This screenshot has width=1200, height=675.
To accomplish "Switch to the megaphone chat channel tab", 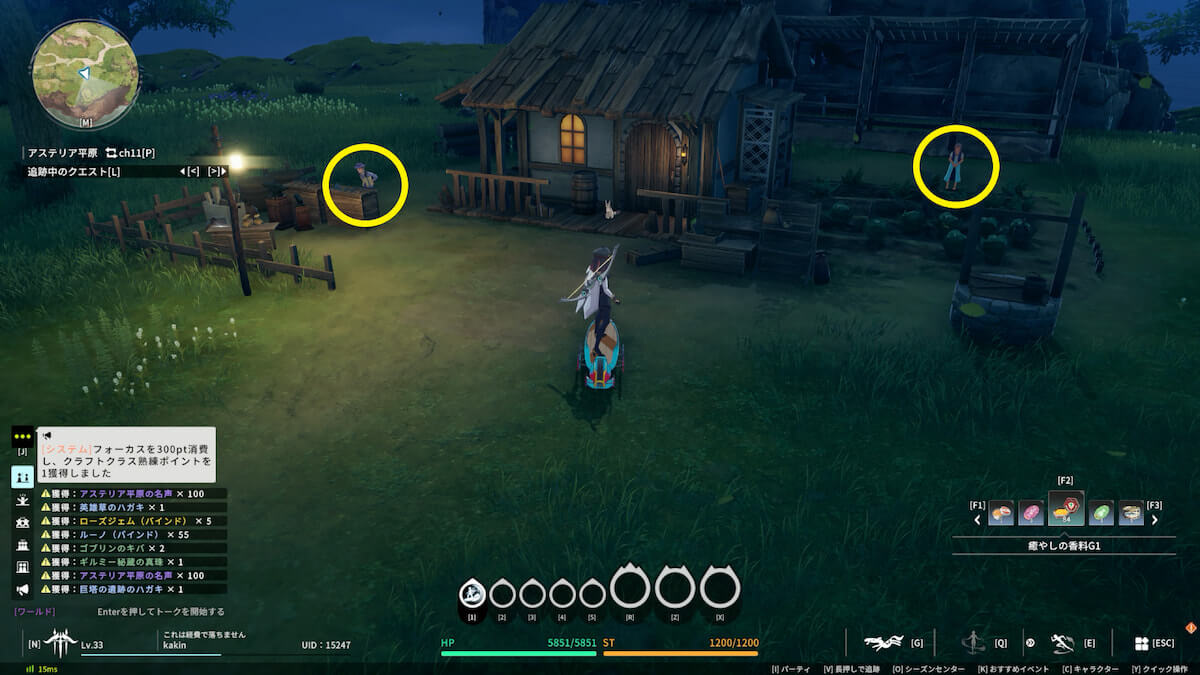I will pyautogui.click(x=22, y=590).
